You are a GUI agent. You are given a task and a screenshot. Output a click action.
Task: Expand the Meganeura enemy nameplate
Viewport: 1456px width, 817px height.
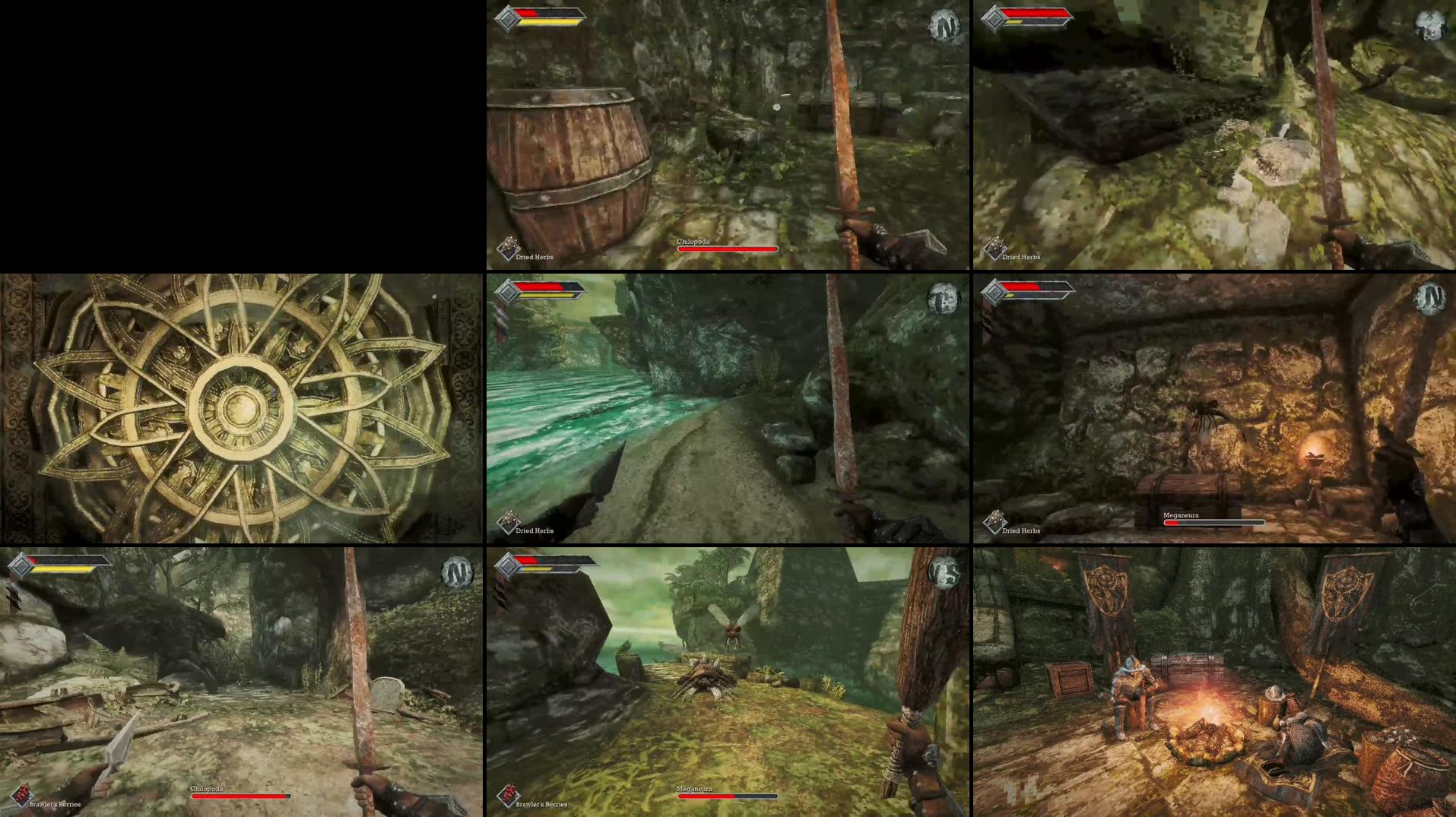(1180, 515)
